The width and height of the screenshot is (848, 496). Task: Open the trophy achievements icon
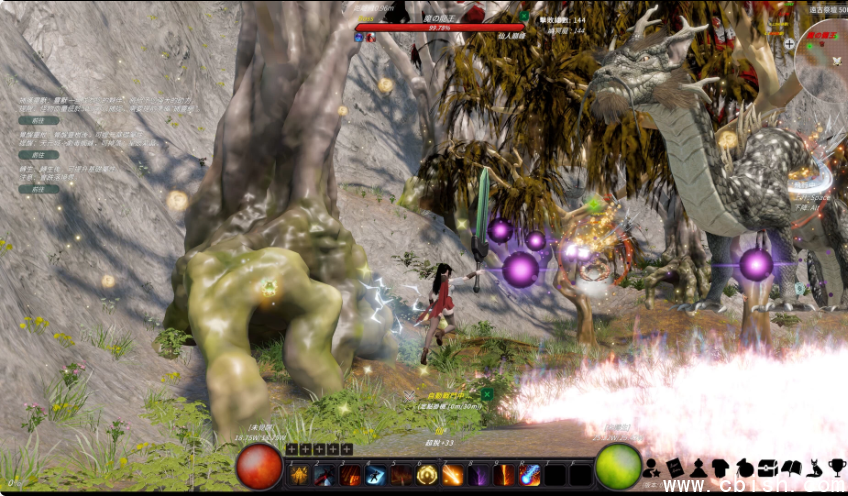click(x=837, y=467)
